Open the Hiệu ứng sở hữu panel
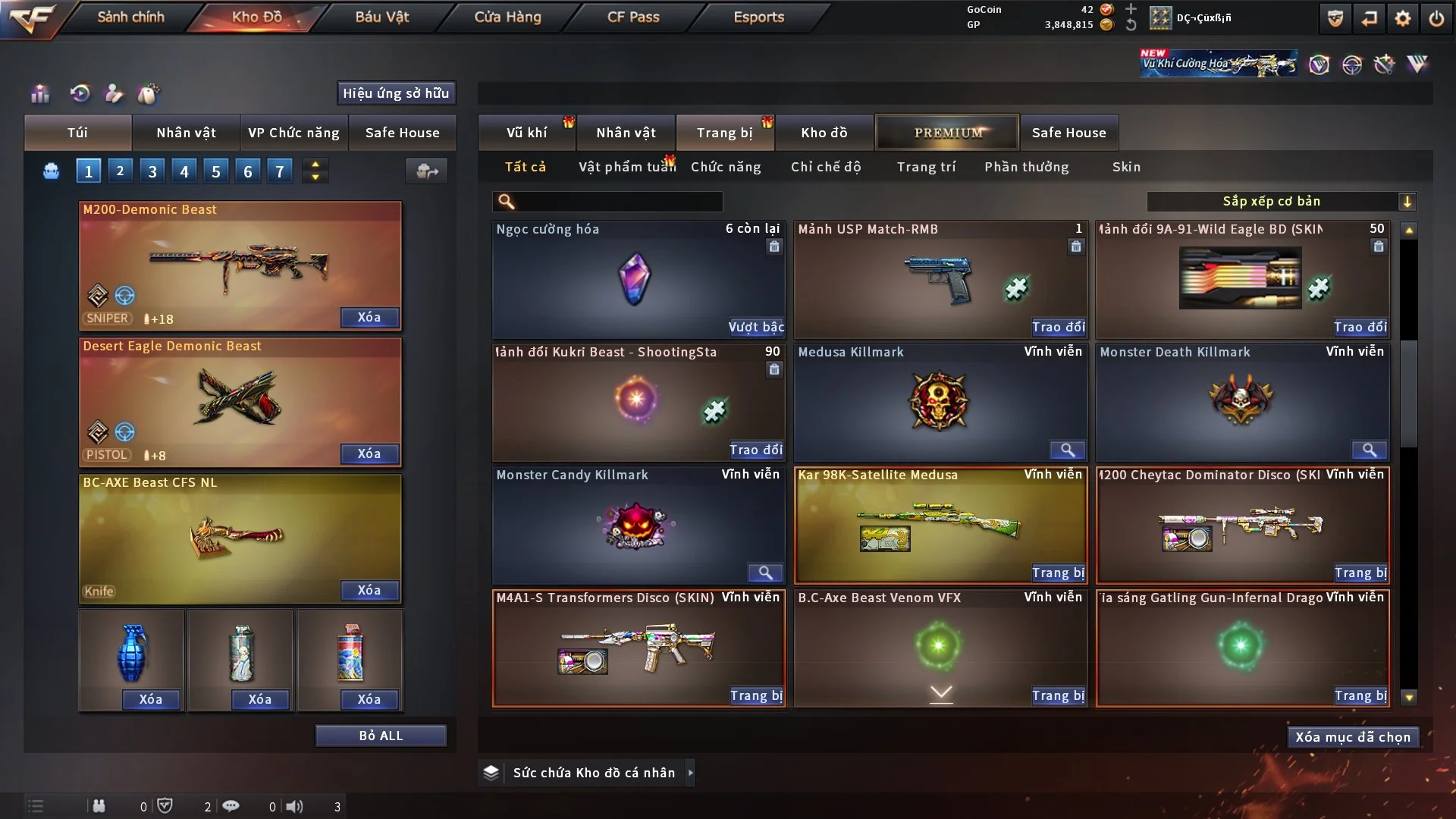The image size is (1456, 819). (x=396, y=93)
